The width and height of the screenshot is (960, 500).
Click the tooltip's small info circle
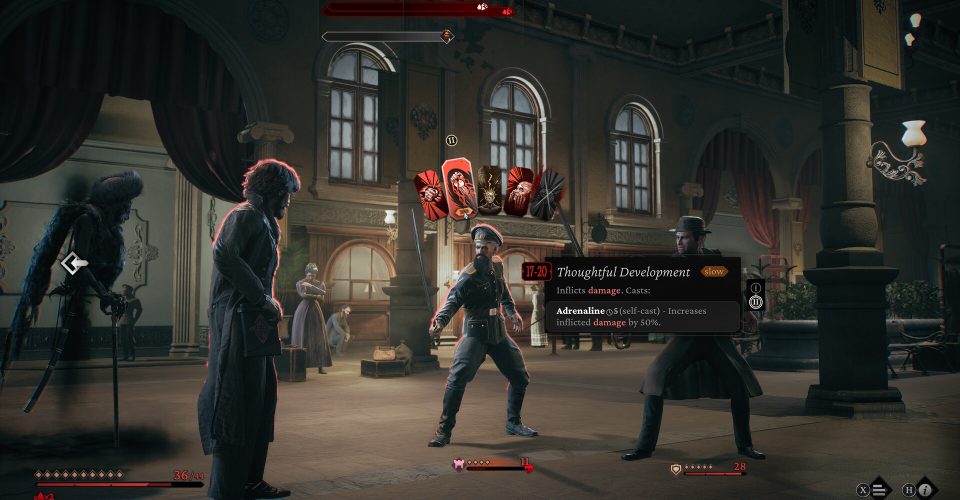(756, 287)
